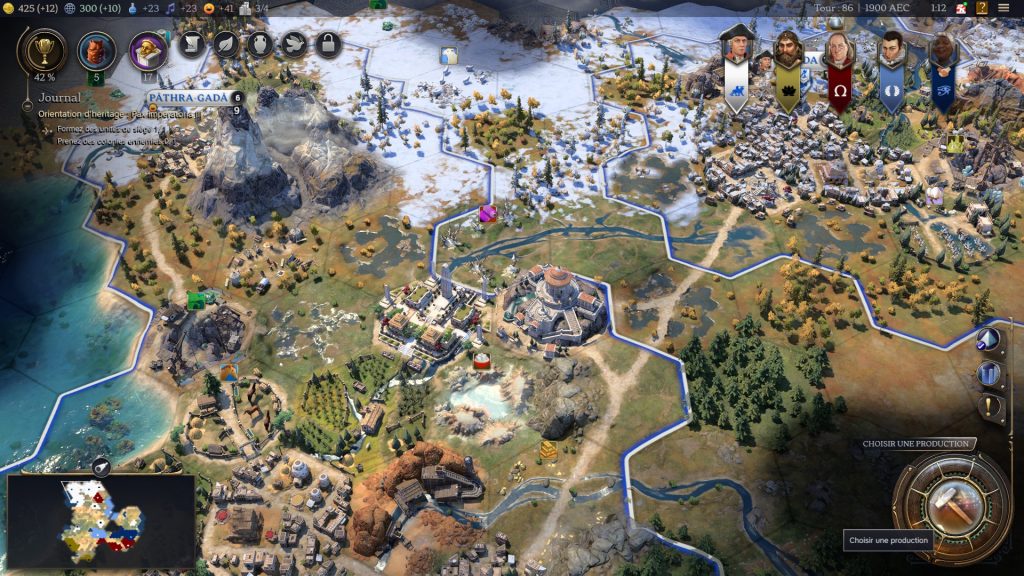Image resolution: width=1024 pixels, height=576 pixels.
Task: Choose the leader with red omega banner
Action: tap(839, 52)
